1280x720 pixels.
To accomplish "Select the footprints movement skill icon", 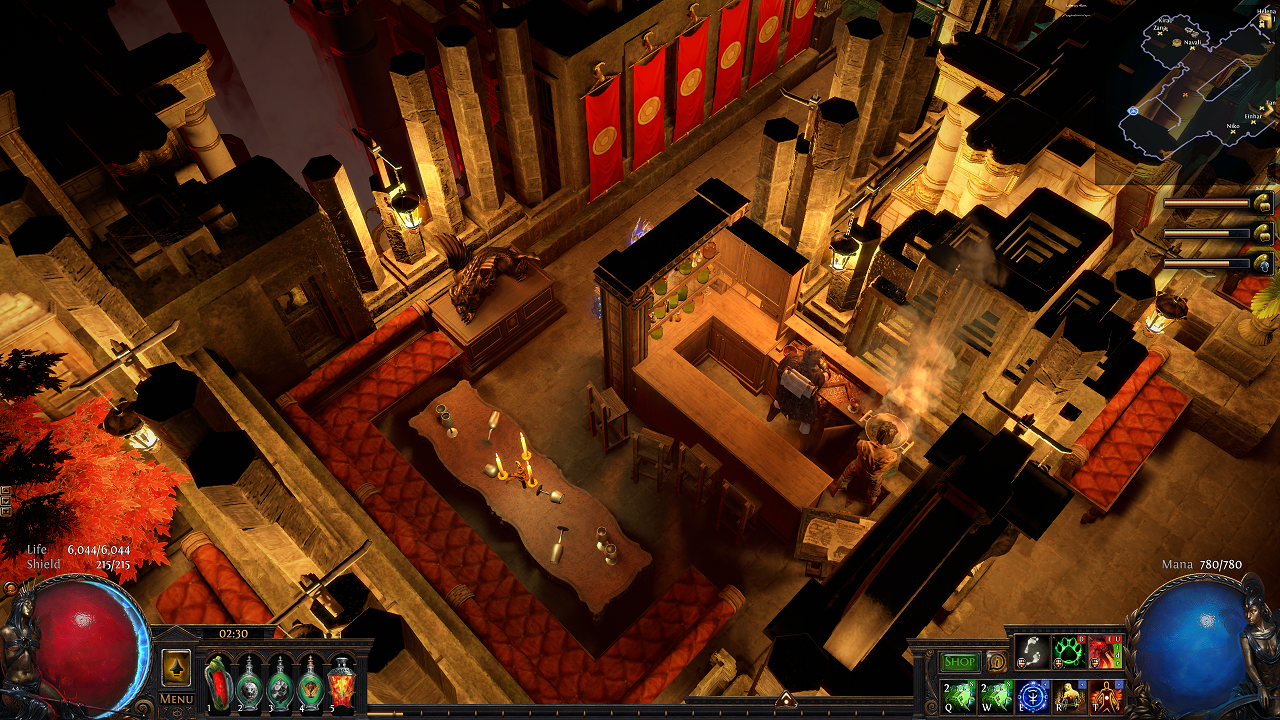I will point(1032,653).
